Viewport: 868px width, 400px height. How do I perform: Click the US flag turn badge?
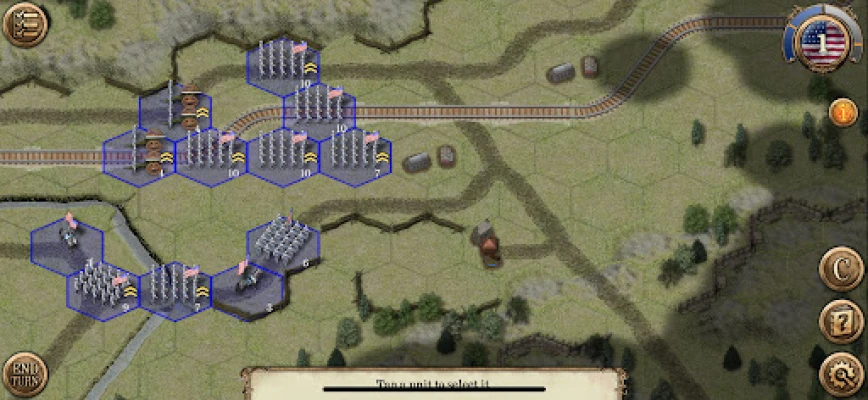coord(823,43)
